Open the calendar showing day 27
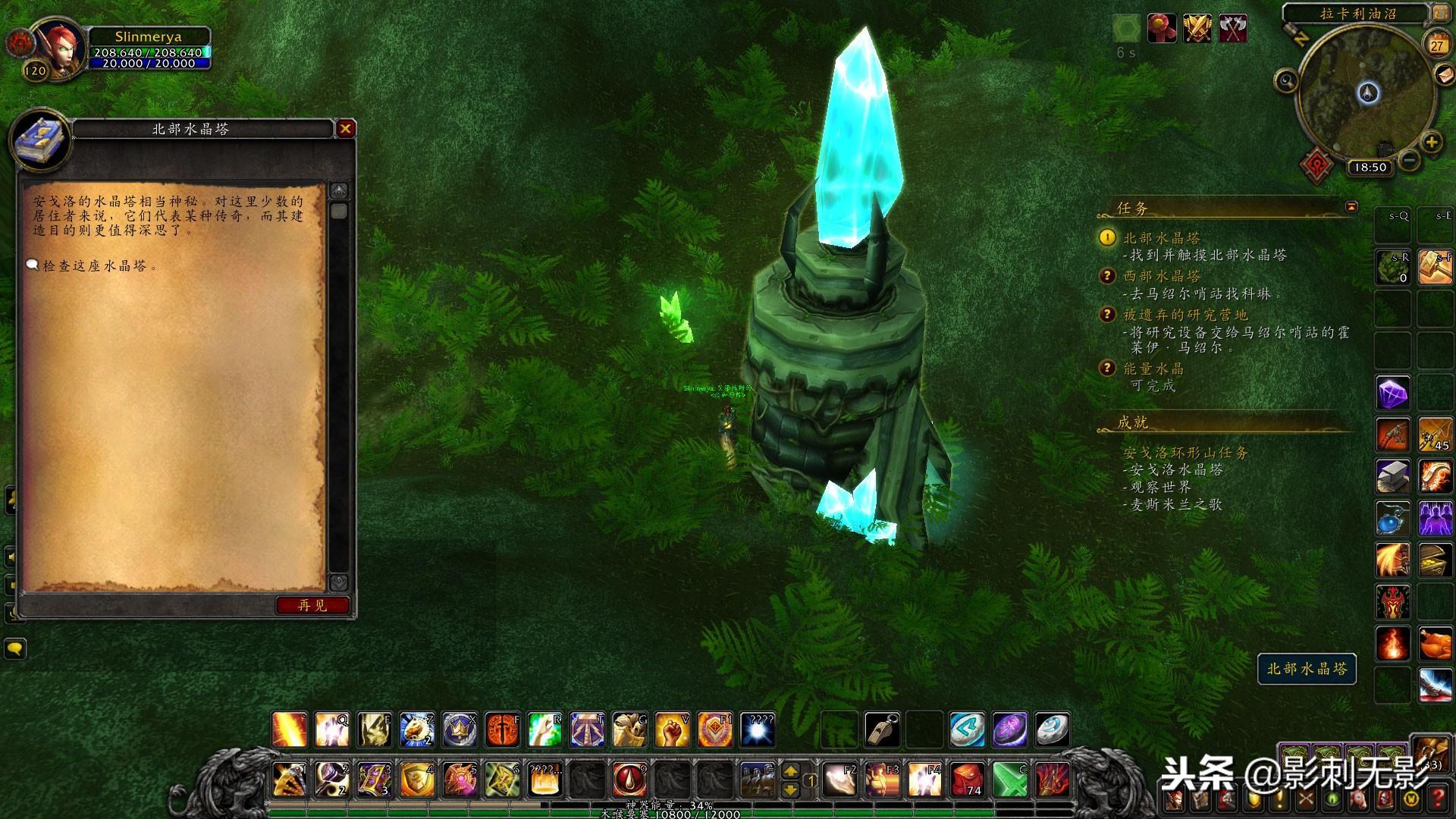This screenshot has width=1456, height=819. click(1436, 45)
